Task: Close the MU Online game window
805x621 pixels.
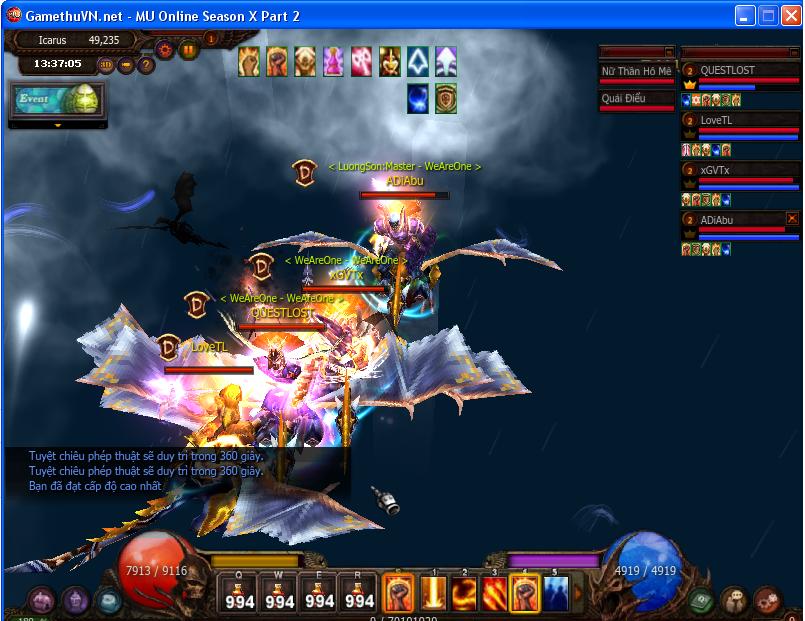Action: click(x=790, y=16)
